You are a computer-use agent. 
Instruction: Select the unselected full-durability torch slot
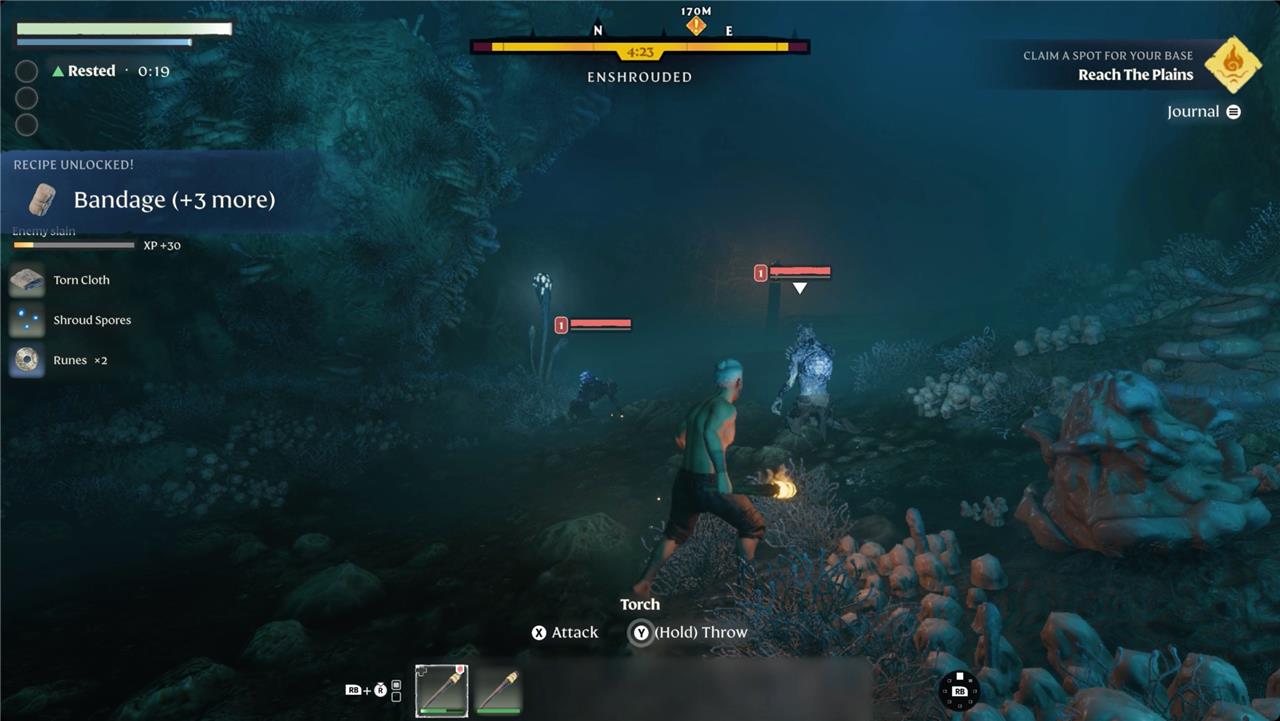(x=498, y=690)
